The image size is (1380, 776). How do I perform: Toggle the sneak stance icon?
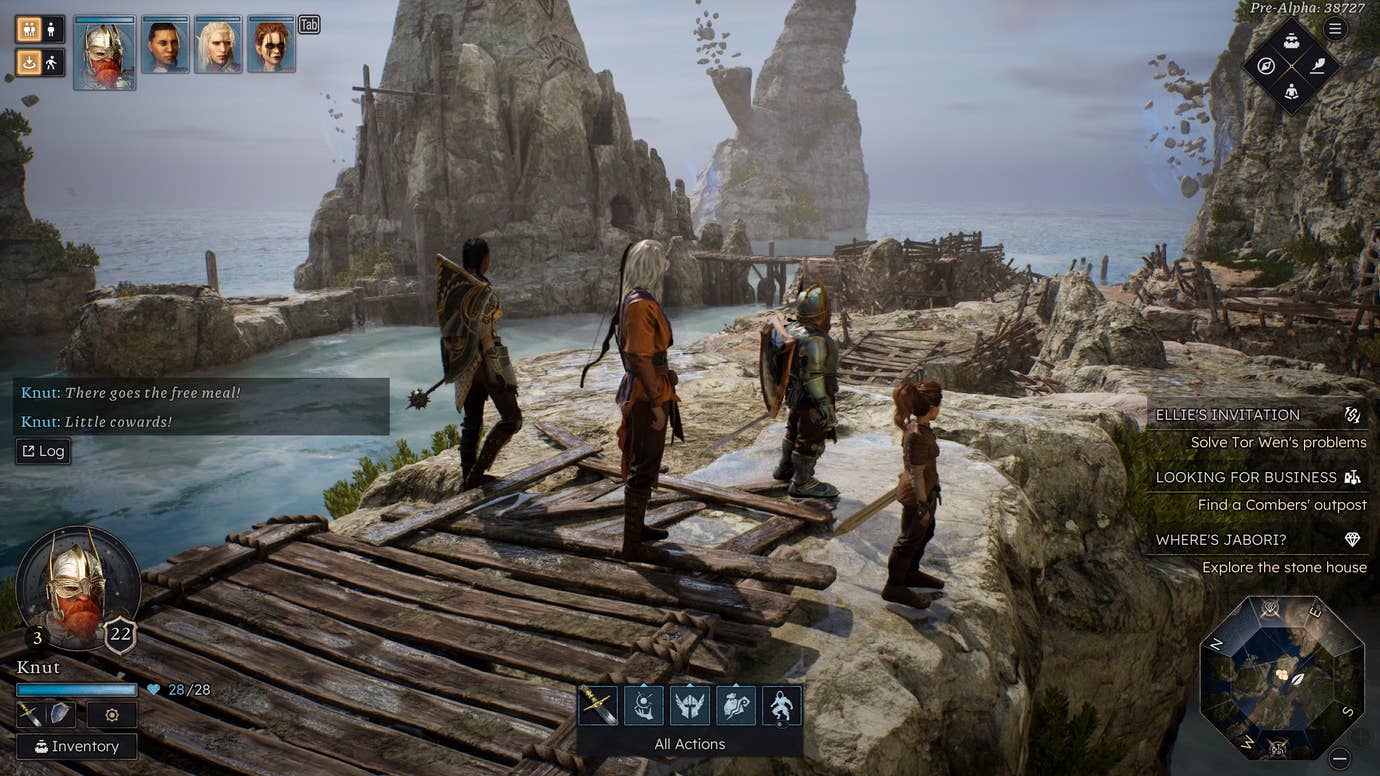click(28, 63)
